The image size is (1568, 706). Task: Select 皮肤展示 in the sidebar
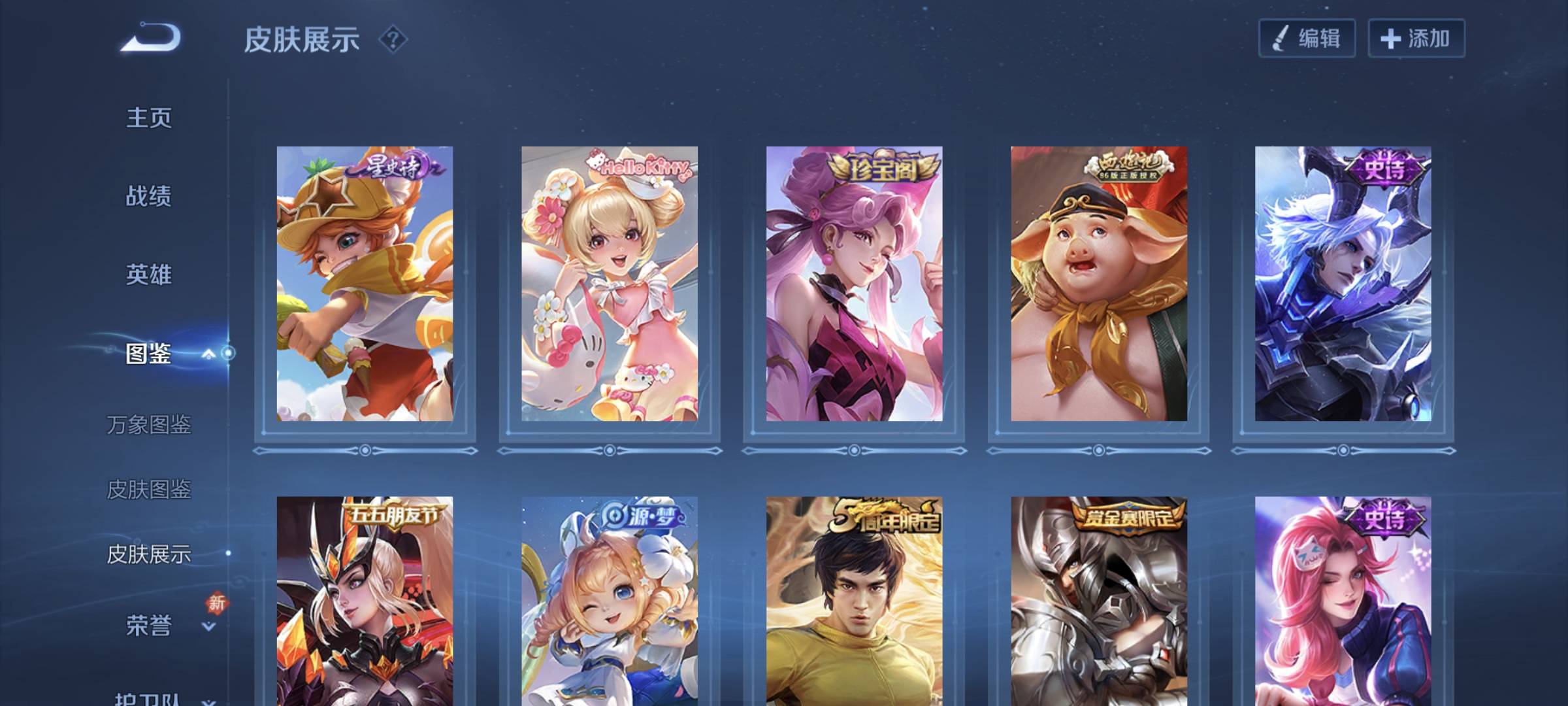tap(149, 554)
